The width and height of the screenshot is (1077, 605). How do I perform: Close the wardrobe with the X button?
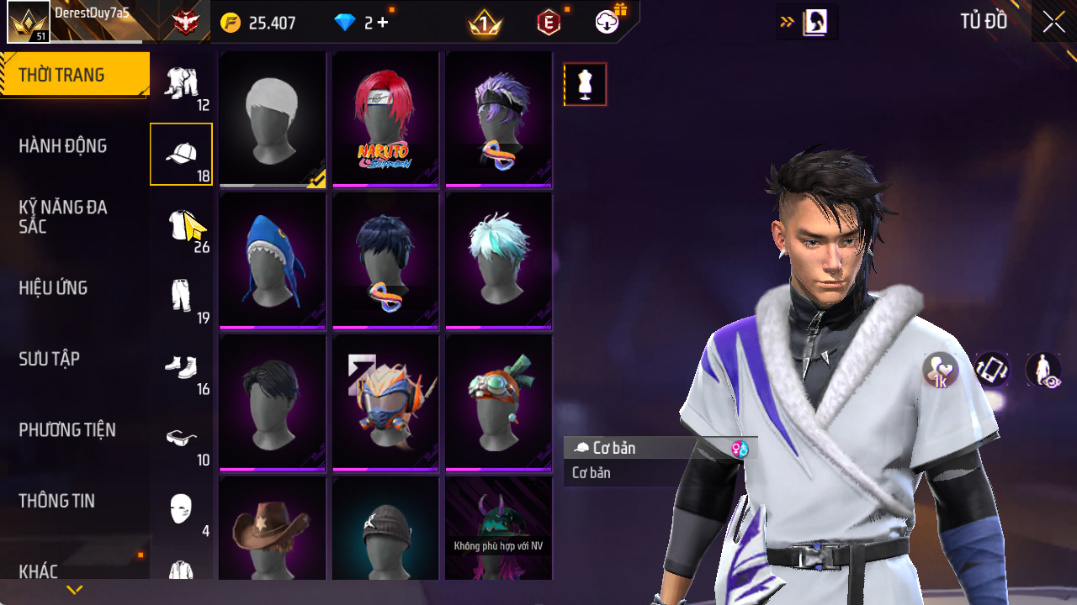[x=1053, y=22]
